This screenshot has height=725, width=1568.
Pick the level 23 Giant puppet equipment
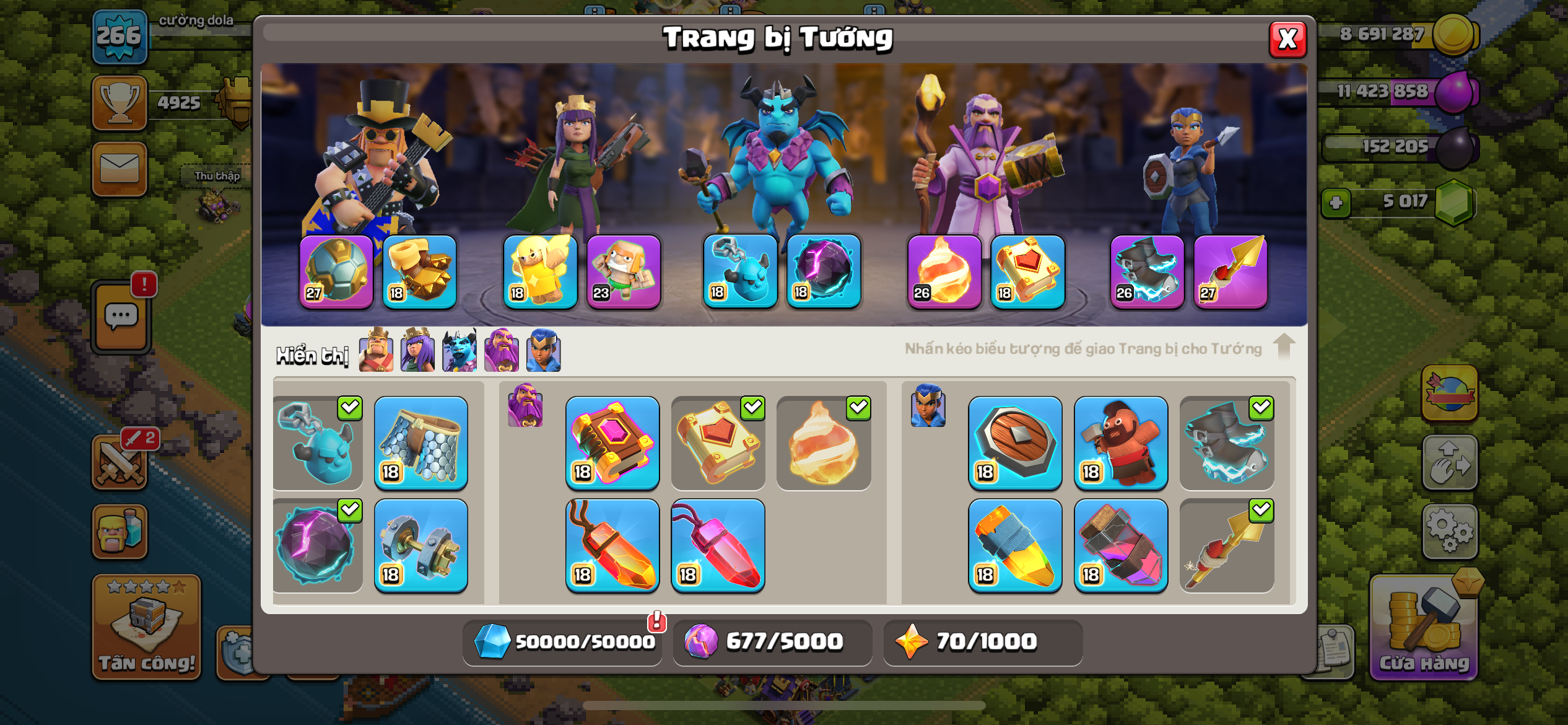624,271
